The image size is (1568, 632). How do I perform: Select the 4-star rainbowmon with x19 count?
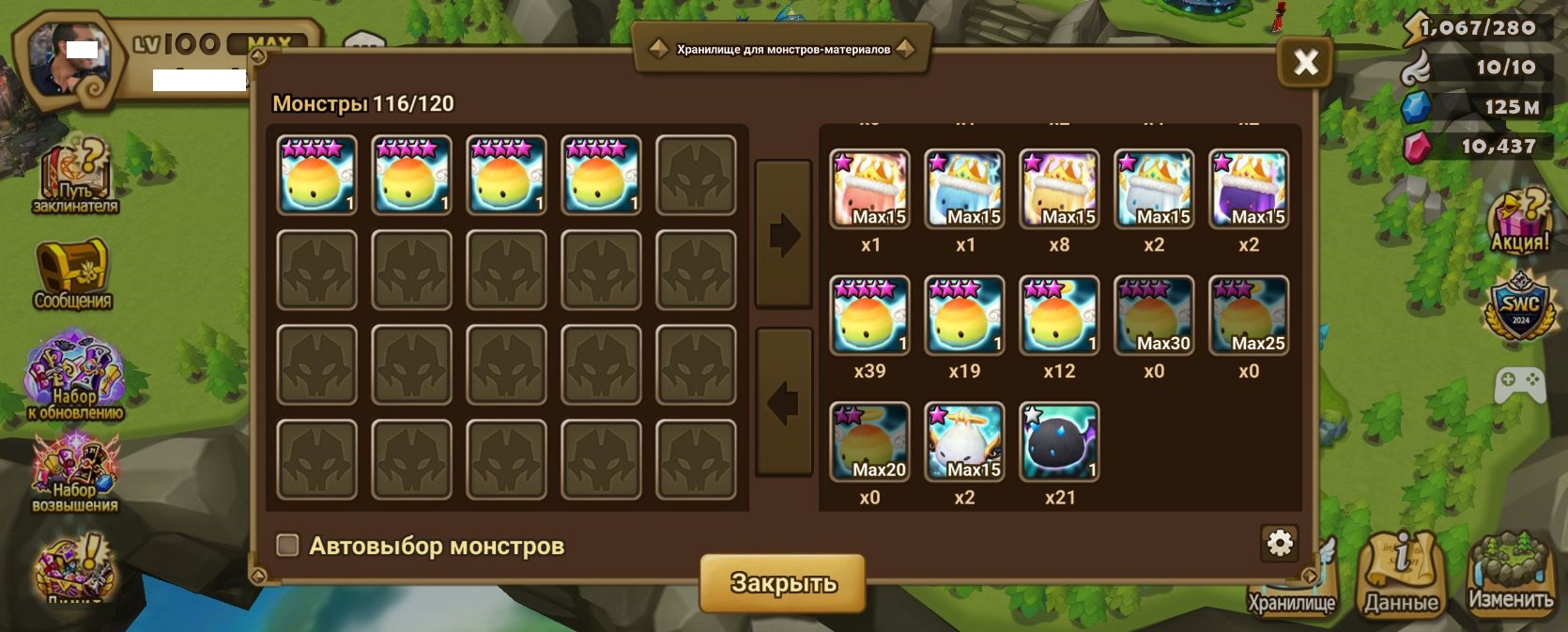point(964,316)
